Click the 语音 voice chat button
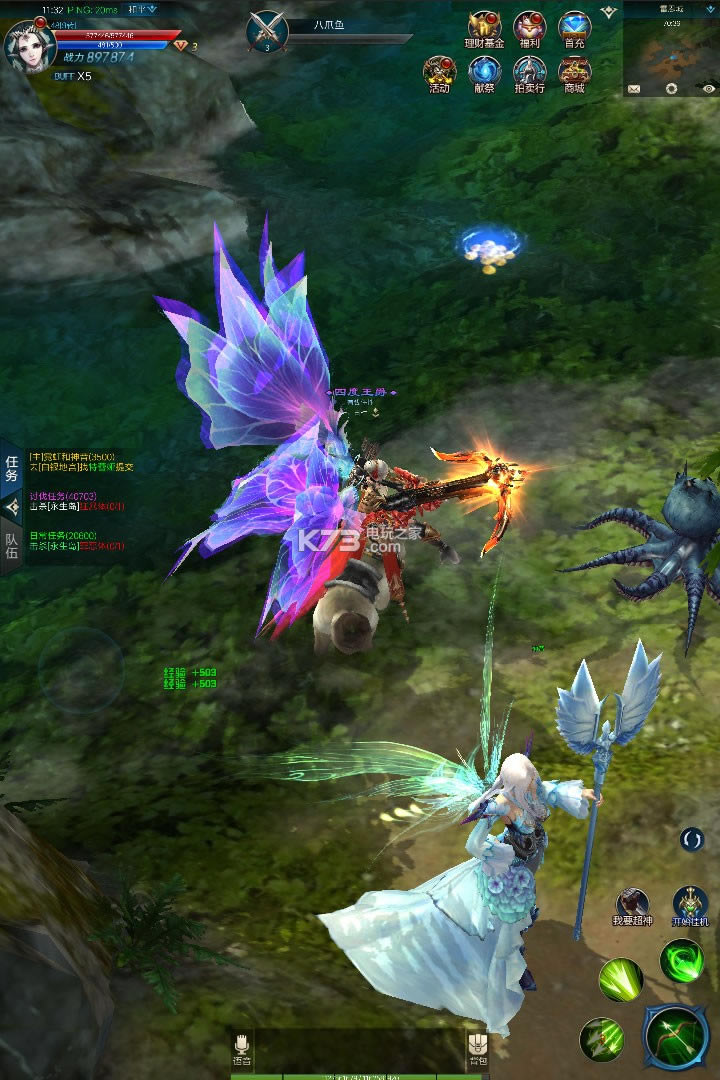Image resolution: width=720 pixels, height=1080 pixels. (x=242, y=1046)
